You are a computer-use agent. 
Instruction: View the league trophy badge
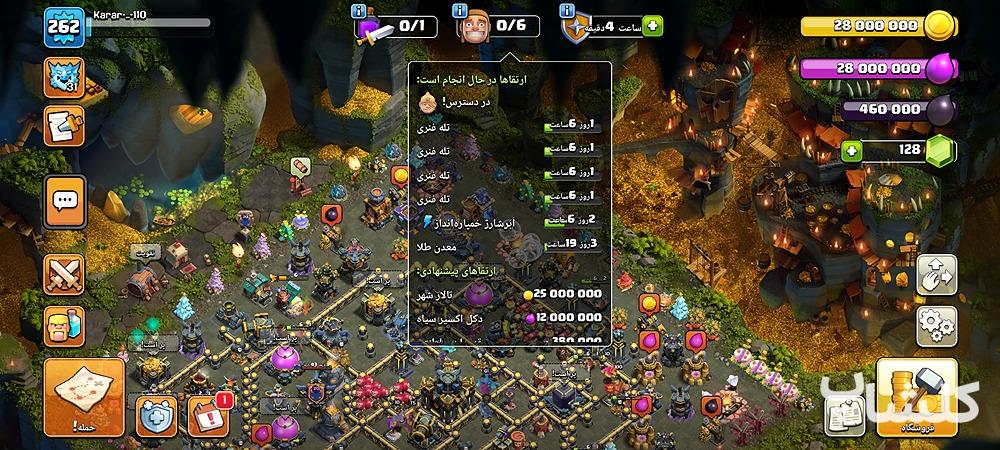63,76
